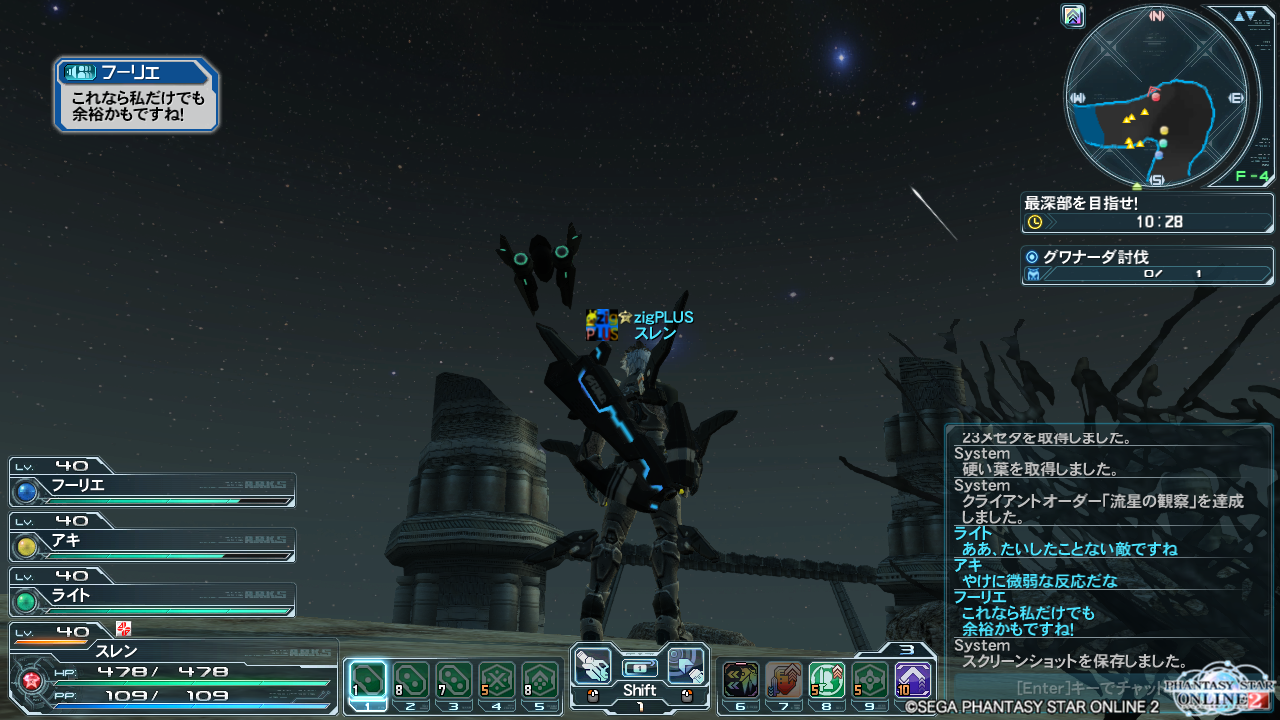Click the rainbow chevron icon beside minimap
The height and width of the screenshot is (720, 1280).
tap(1074, 15)
